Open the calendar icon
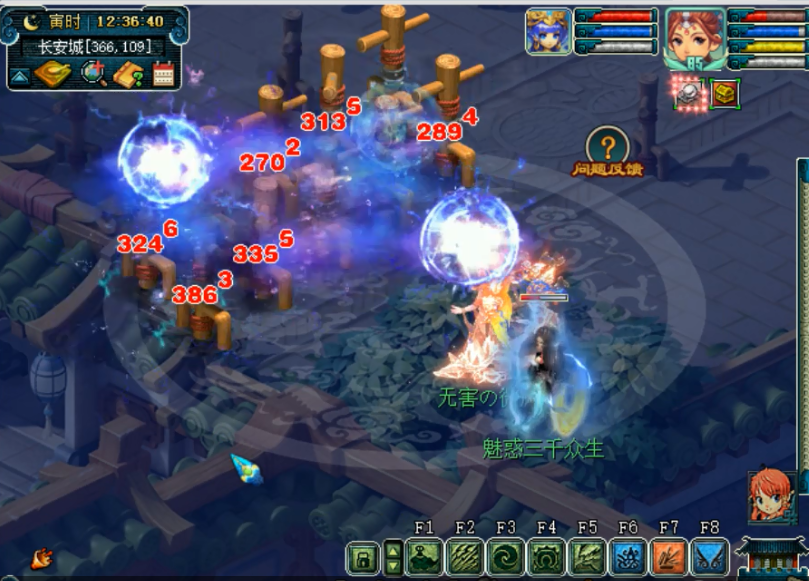The image size is (809, 581). click(x=163, y=73)
